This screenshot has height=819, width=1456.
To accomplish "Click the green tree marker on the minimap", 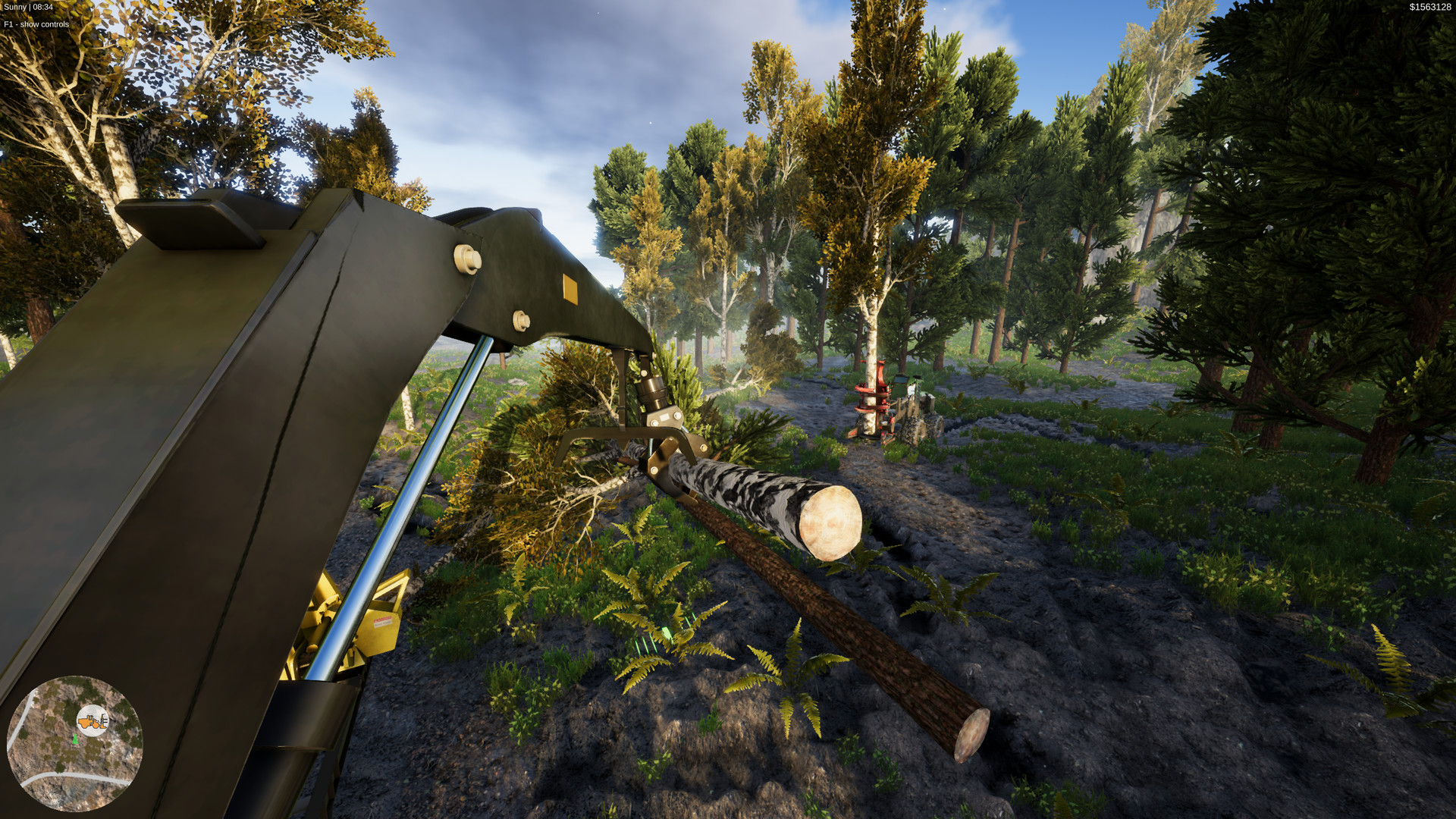I will [75, 739].
